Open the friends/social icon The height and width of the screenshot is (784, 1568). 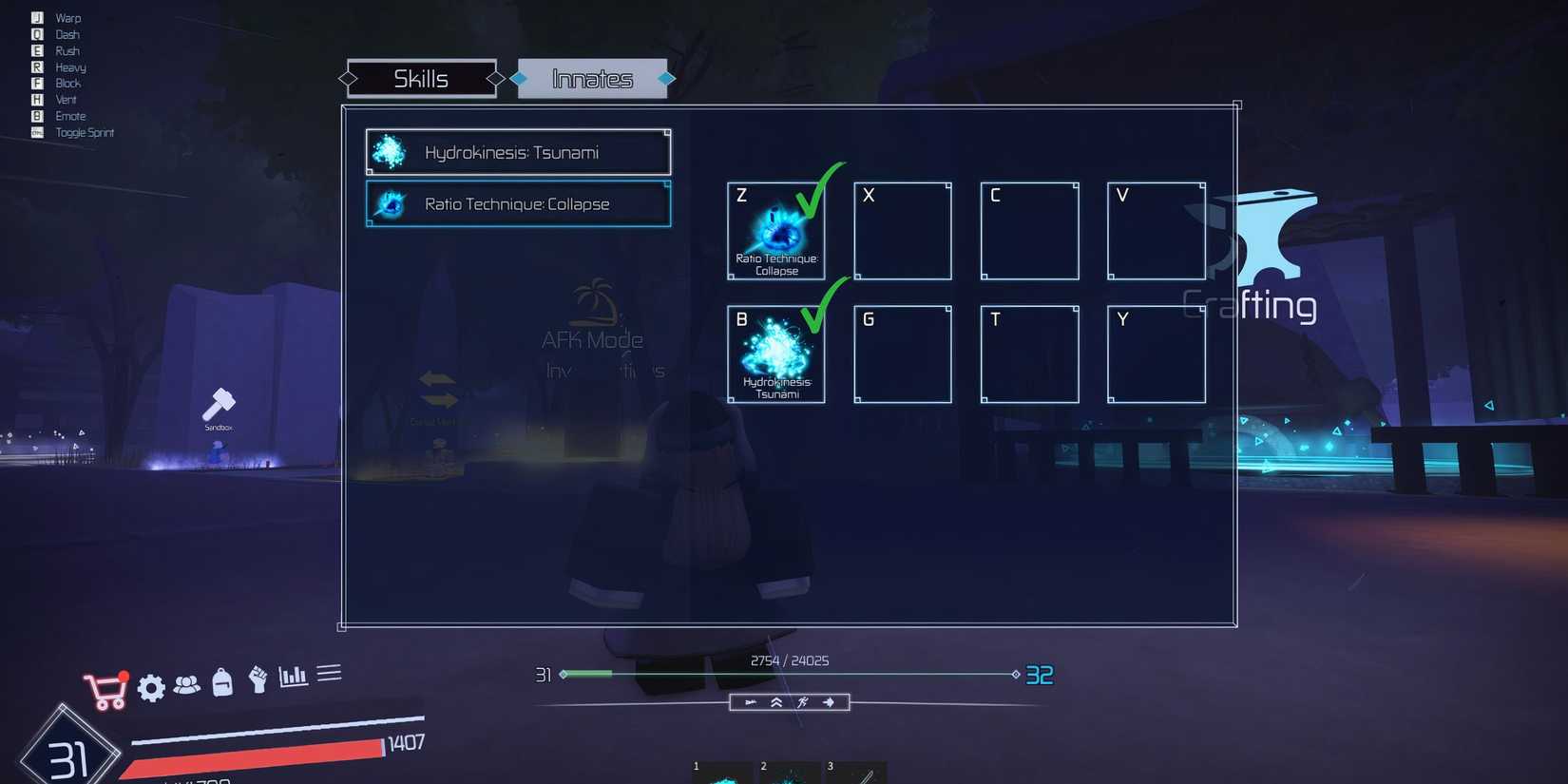[187, 685]
